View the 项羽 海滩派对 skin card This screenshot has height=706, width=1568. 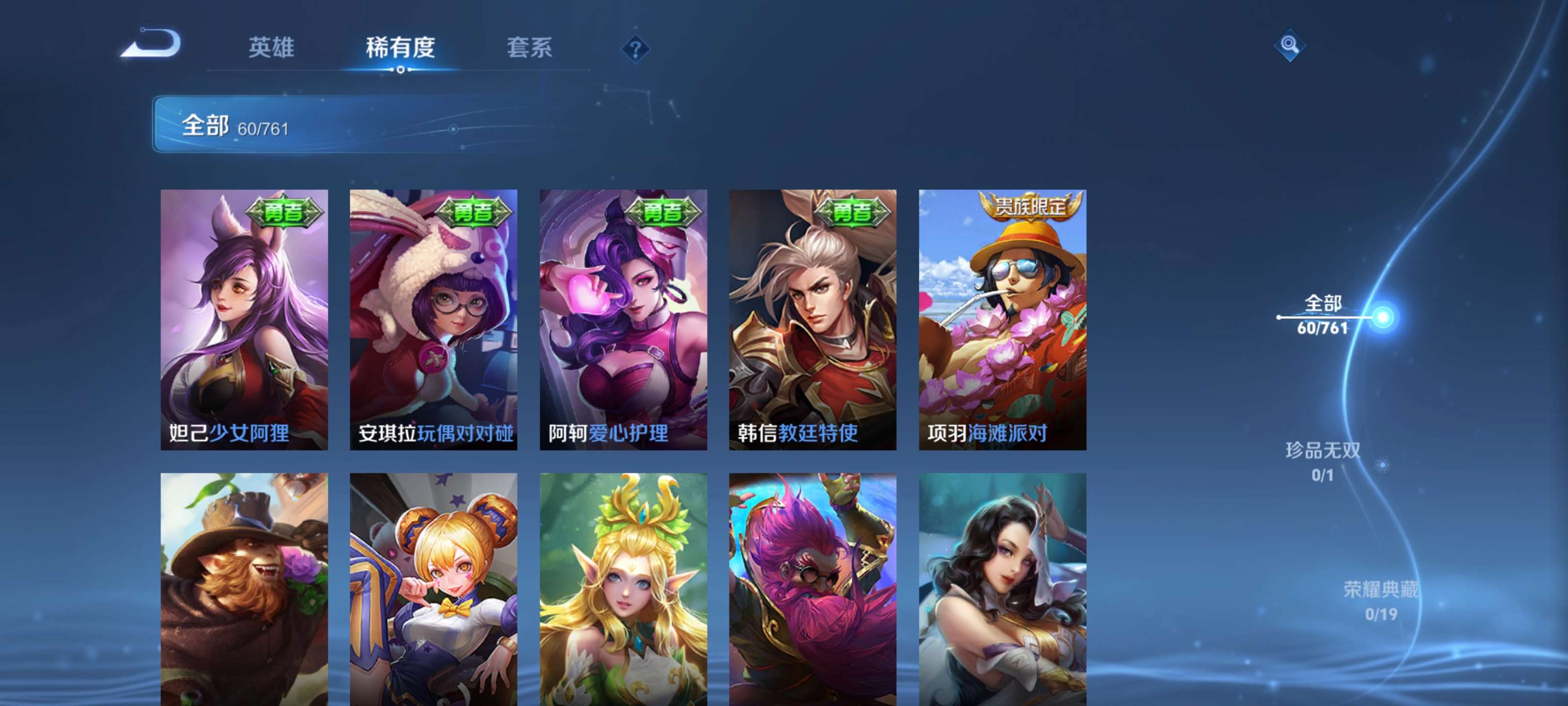[x=1003, y=319]
